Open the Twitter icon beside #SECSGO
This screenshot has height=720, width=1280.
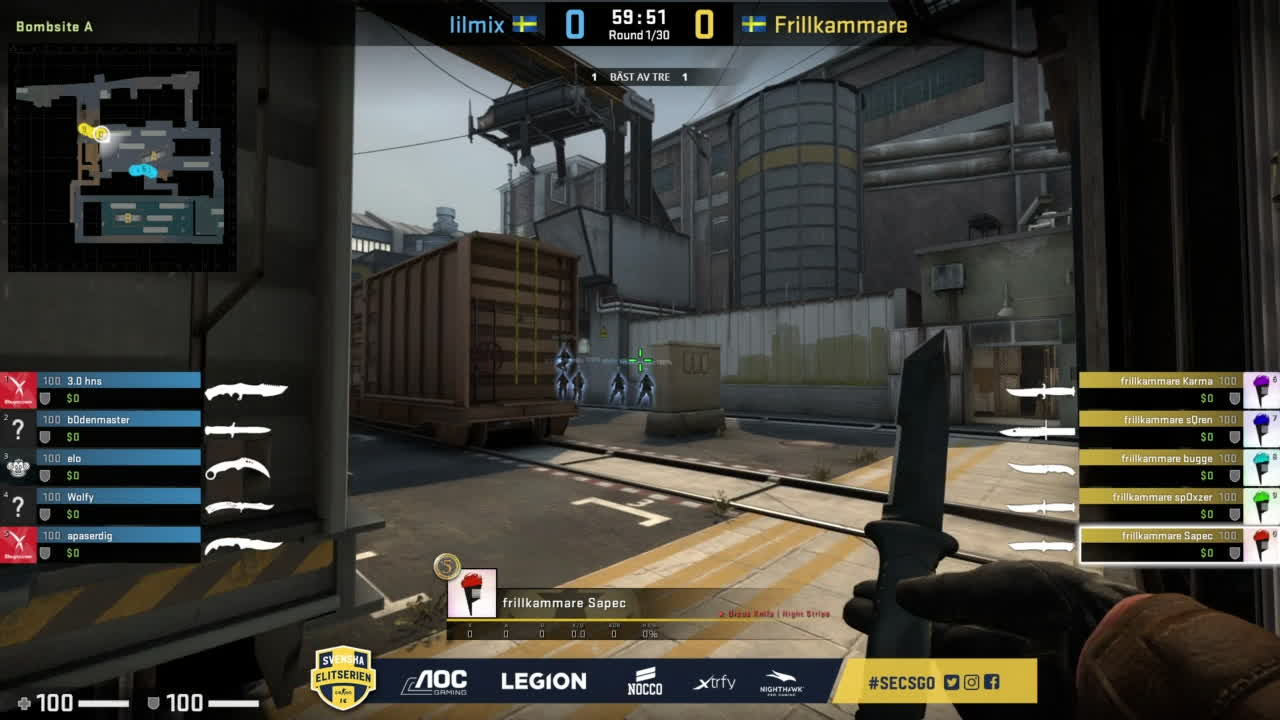951,682
